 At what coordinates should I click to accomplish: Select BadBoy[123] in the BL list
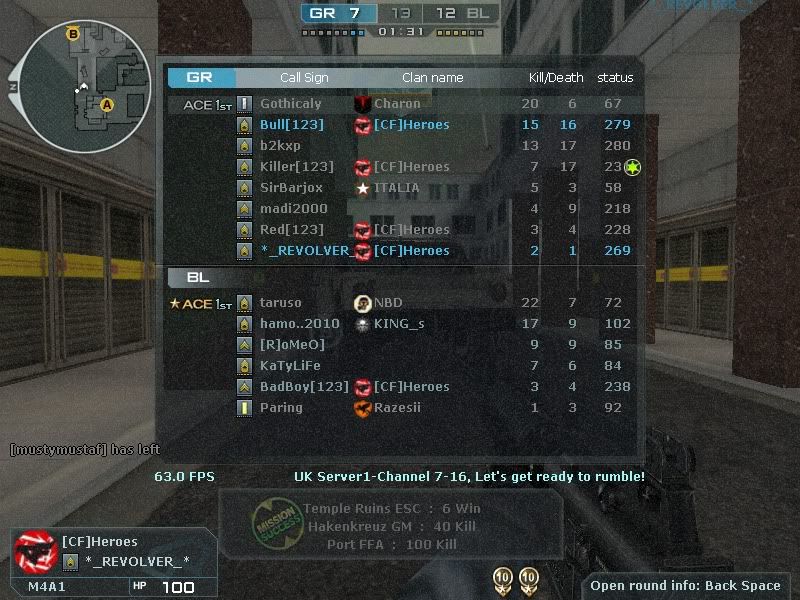pos(304,387)
